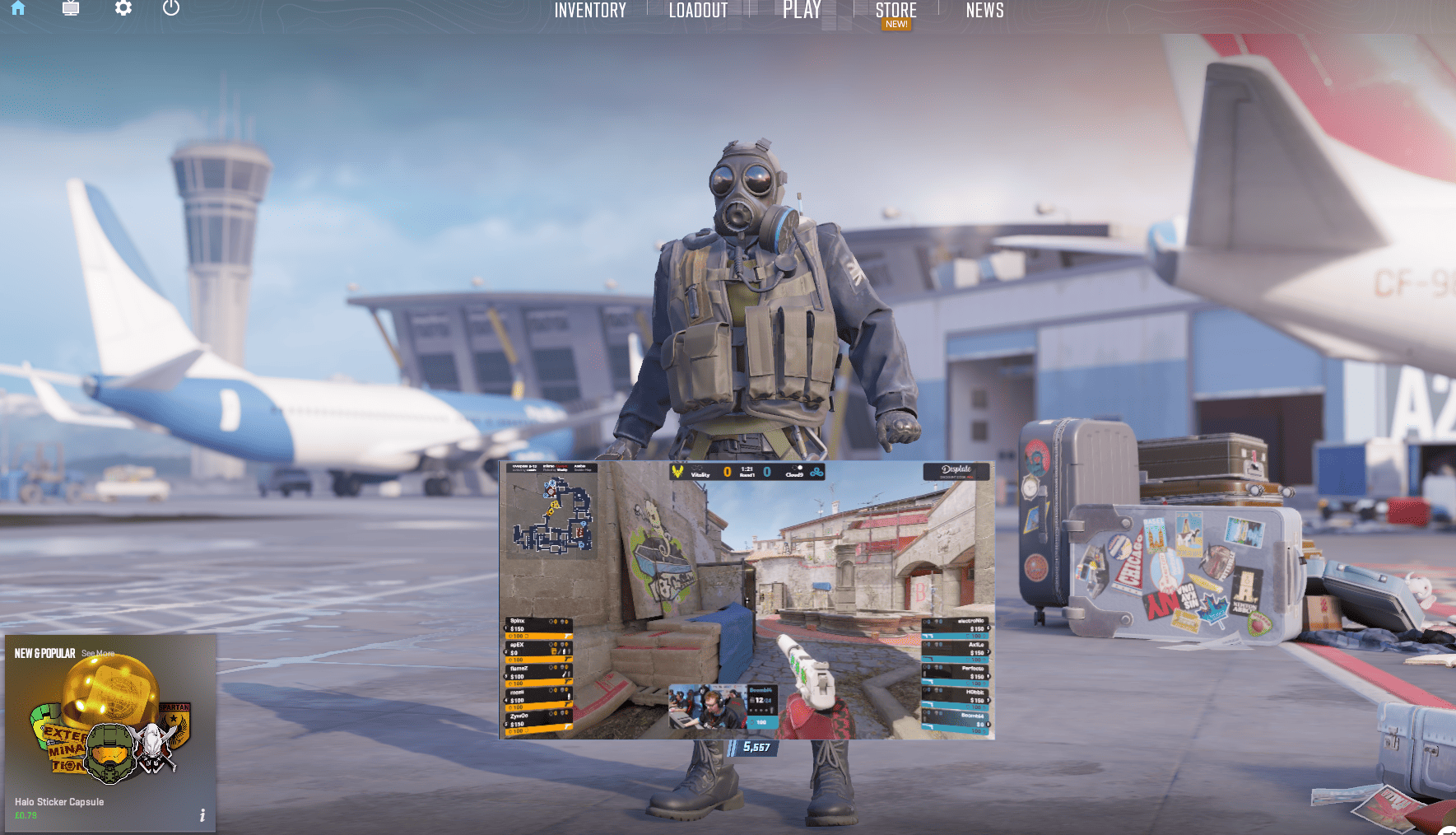Open the Store tab
Viewport: 1456px width, 835px height.
tap(895, 11)
